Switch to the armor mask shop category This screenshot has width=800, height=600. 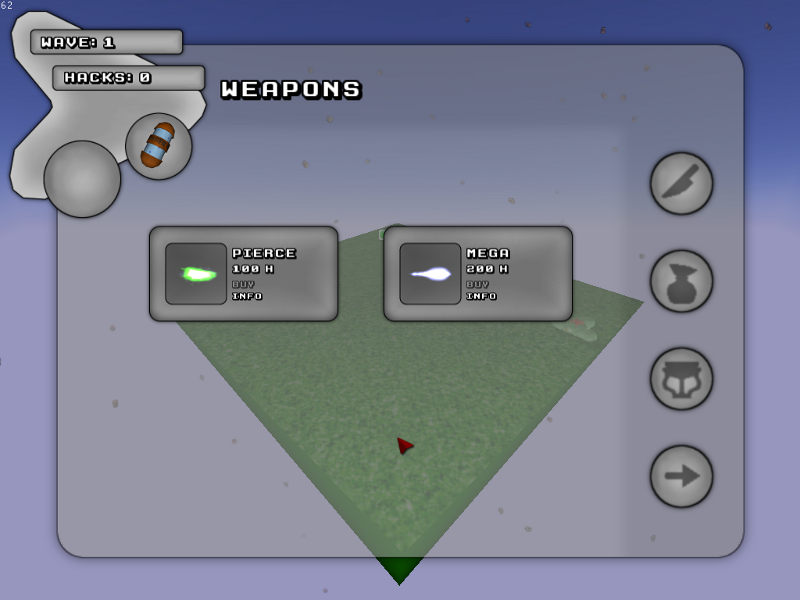[x=681, y=379]
